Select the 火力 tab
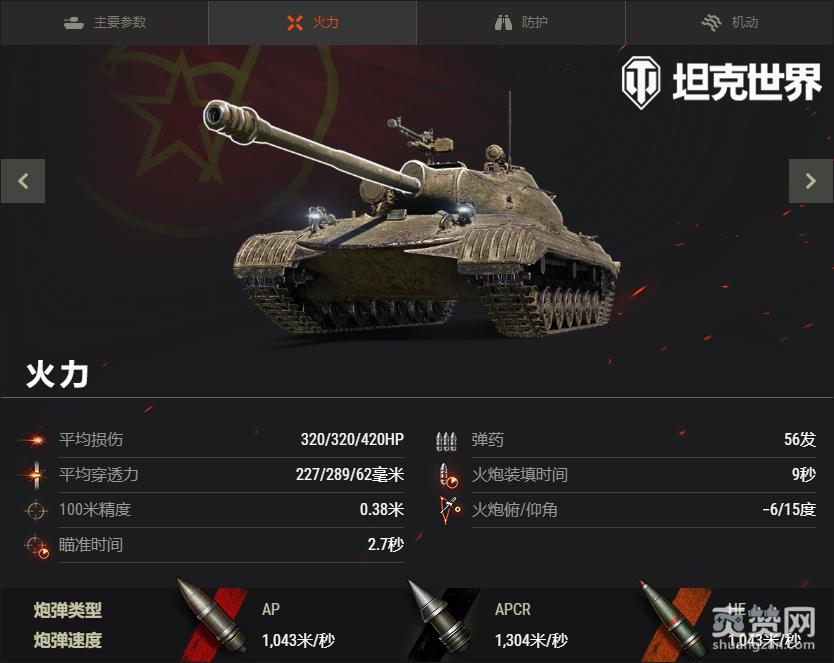 (x=312, y=23)
